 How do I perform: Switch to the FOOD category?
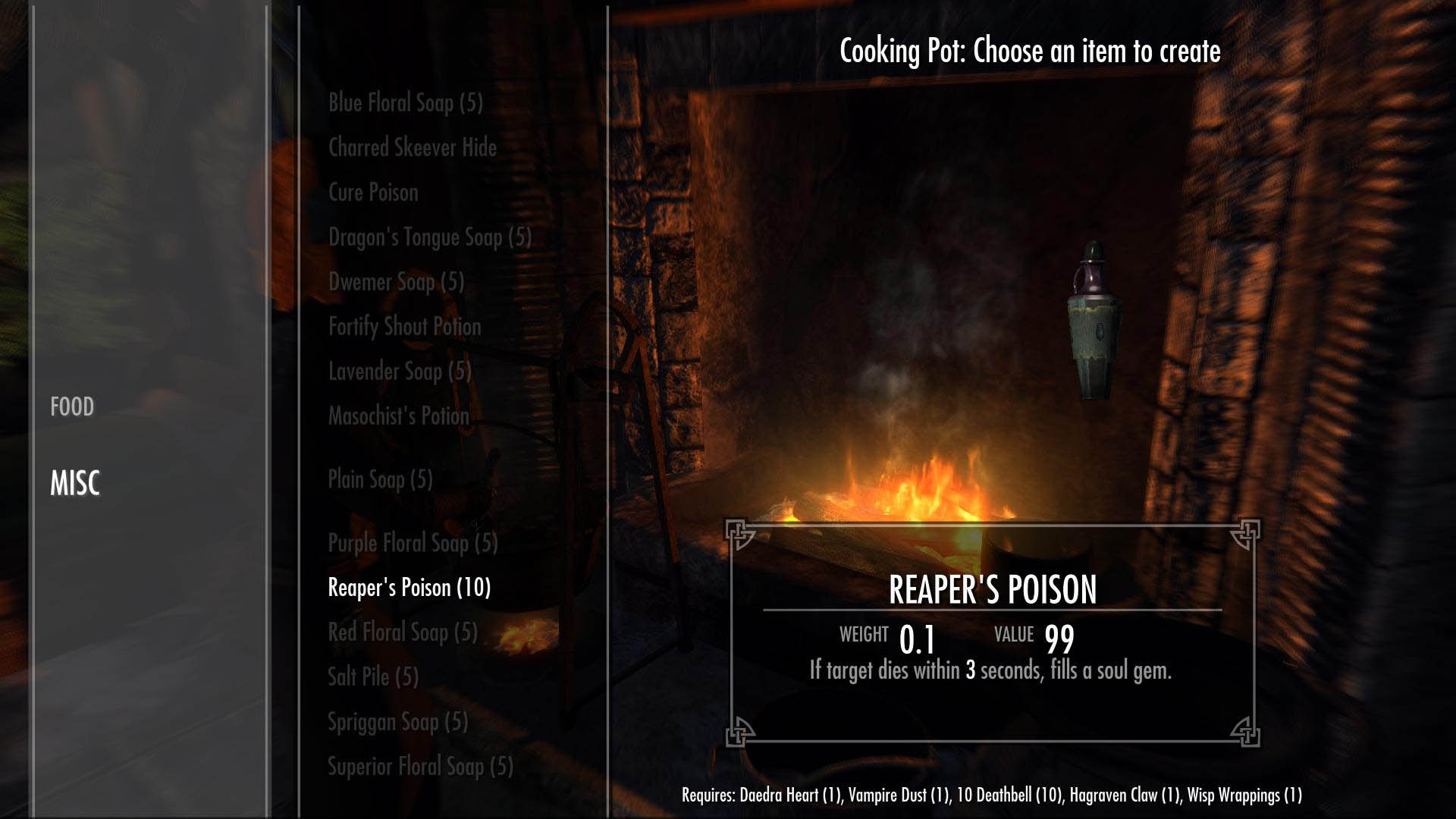(72, 407)
